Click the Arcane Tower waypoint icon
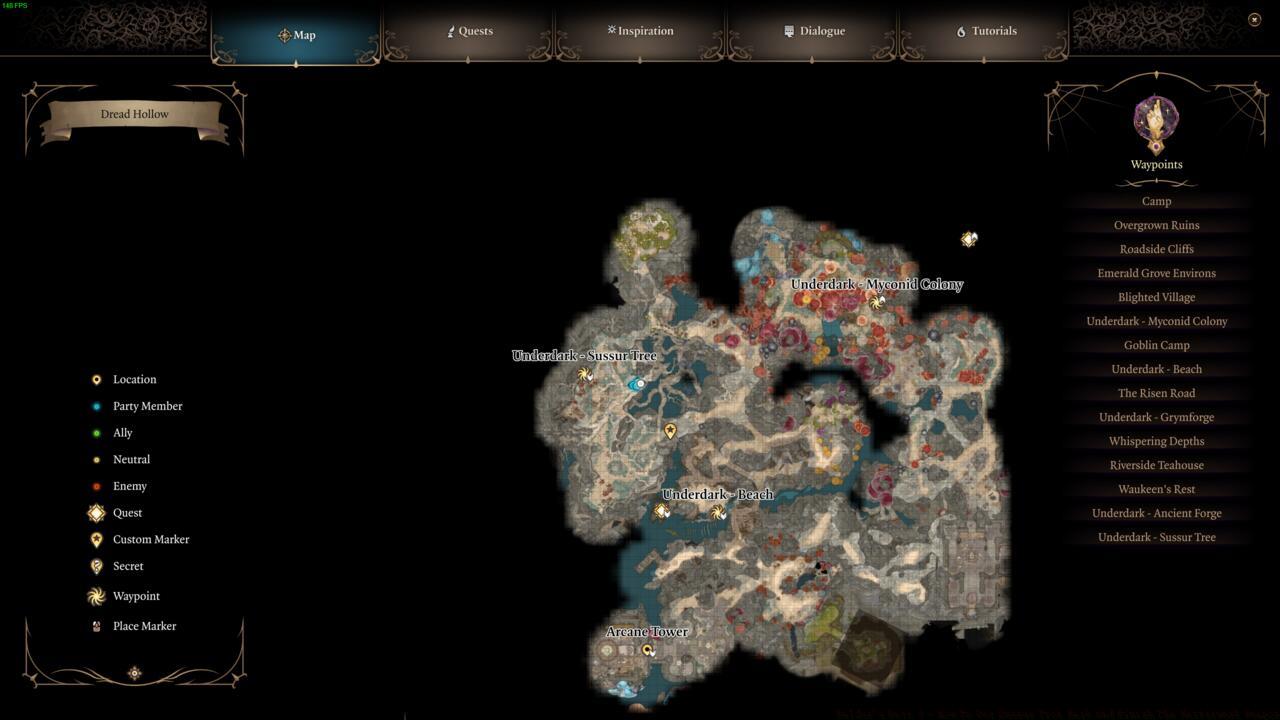This screenshot has height=720, width=1280. tap(650, 649)
